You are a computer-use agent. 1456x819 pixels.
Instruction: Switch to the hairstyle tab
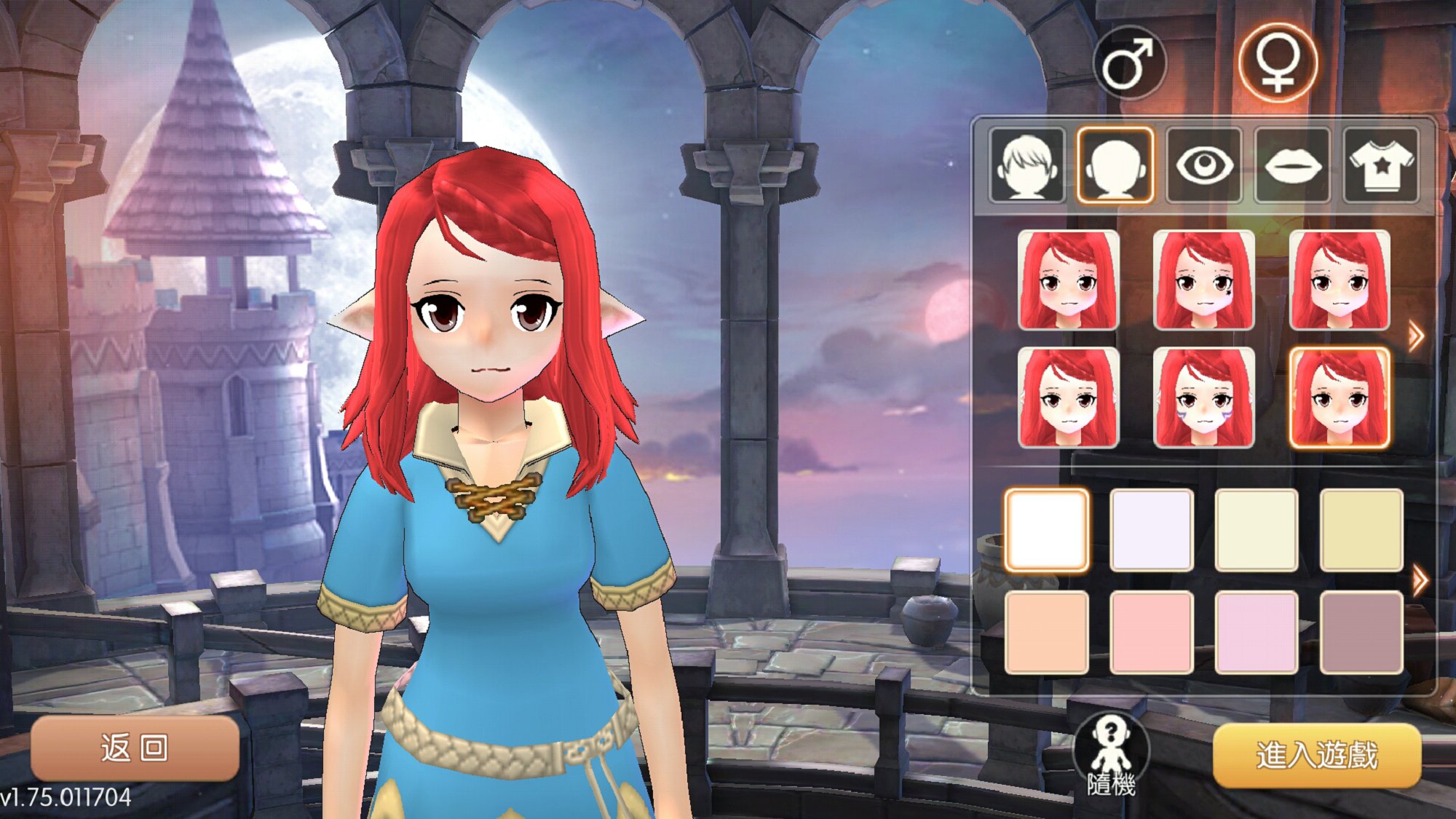[x=1027, y=165]
